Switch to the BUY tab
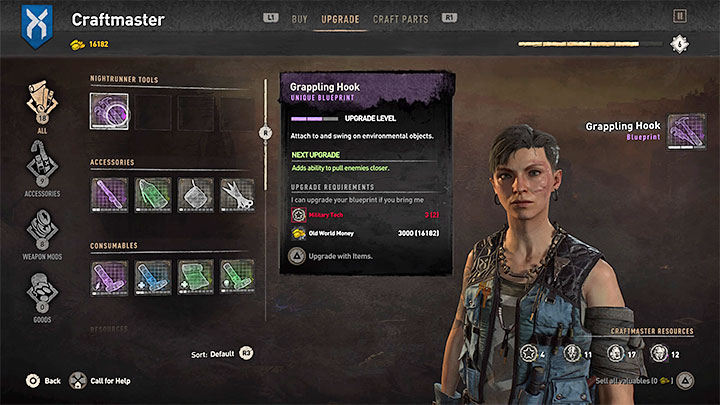This screenshot has width=720, height=405. (x=299, y=19)
